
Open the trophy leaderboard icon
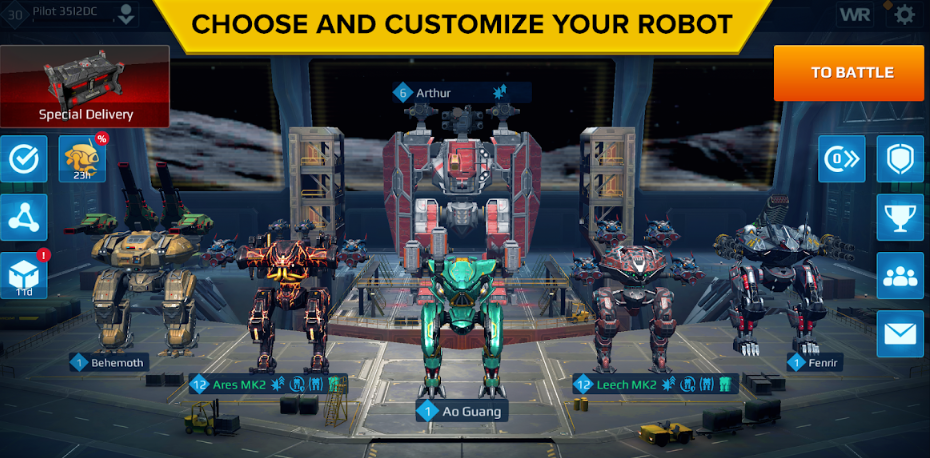pyautogui.click(x=899, y=217)
